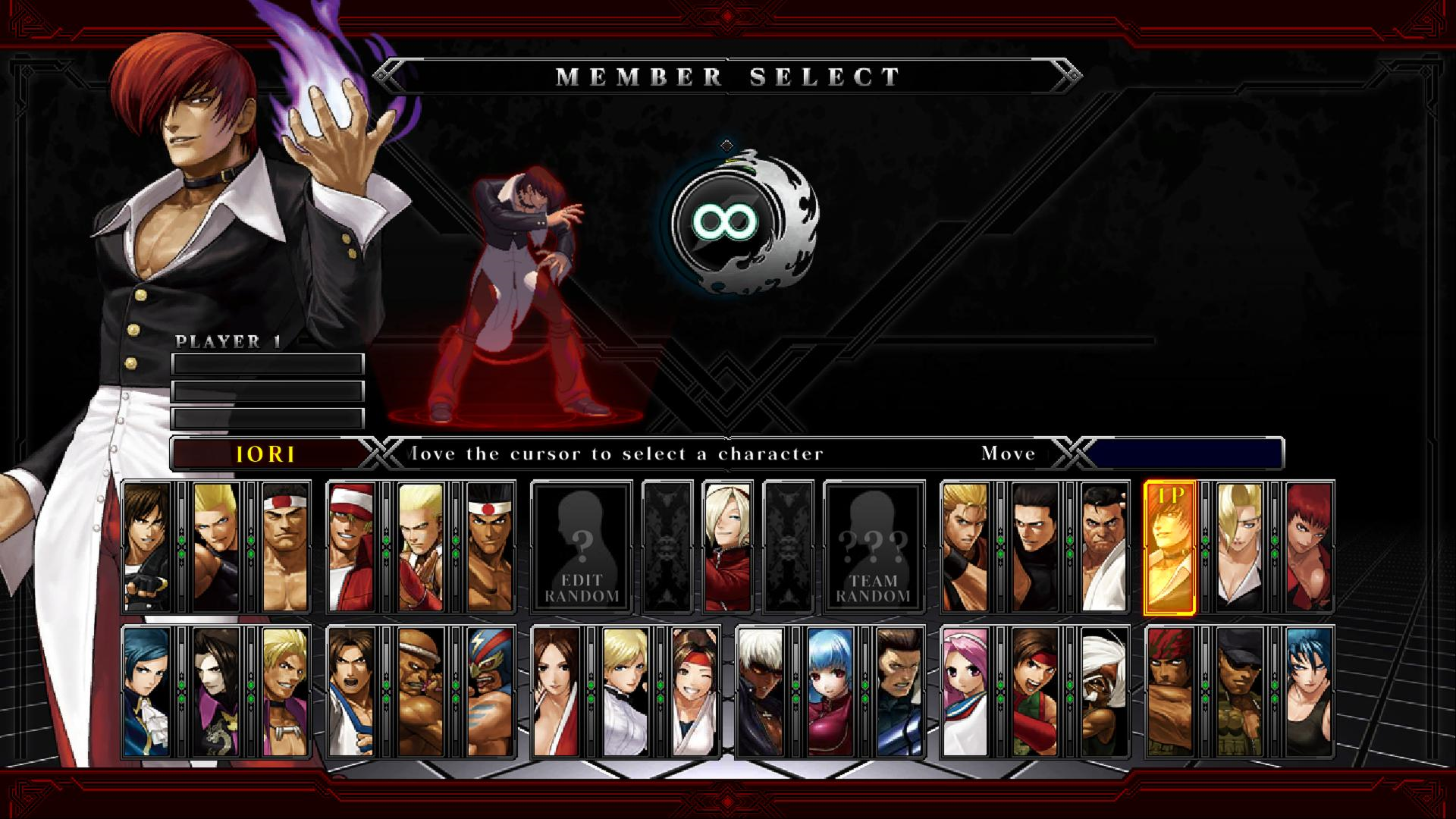Pick pink-haired Athena's portrait
This screenshot has width=1456, height=819.
[x=965, y=692]
